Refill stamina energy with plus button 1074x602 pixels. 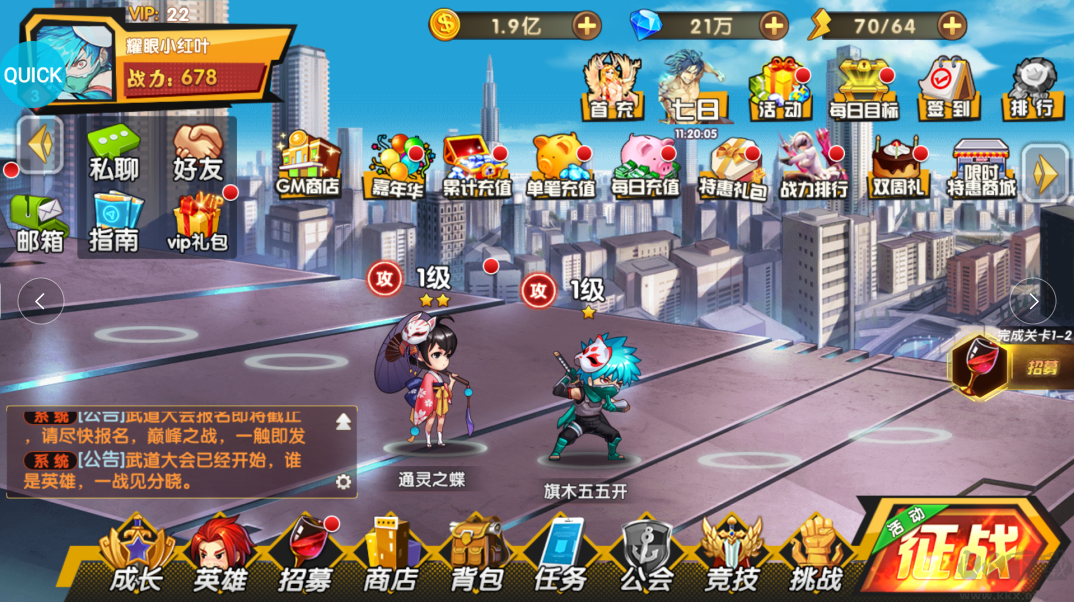click(x=952, y=26)
